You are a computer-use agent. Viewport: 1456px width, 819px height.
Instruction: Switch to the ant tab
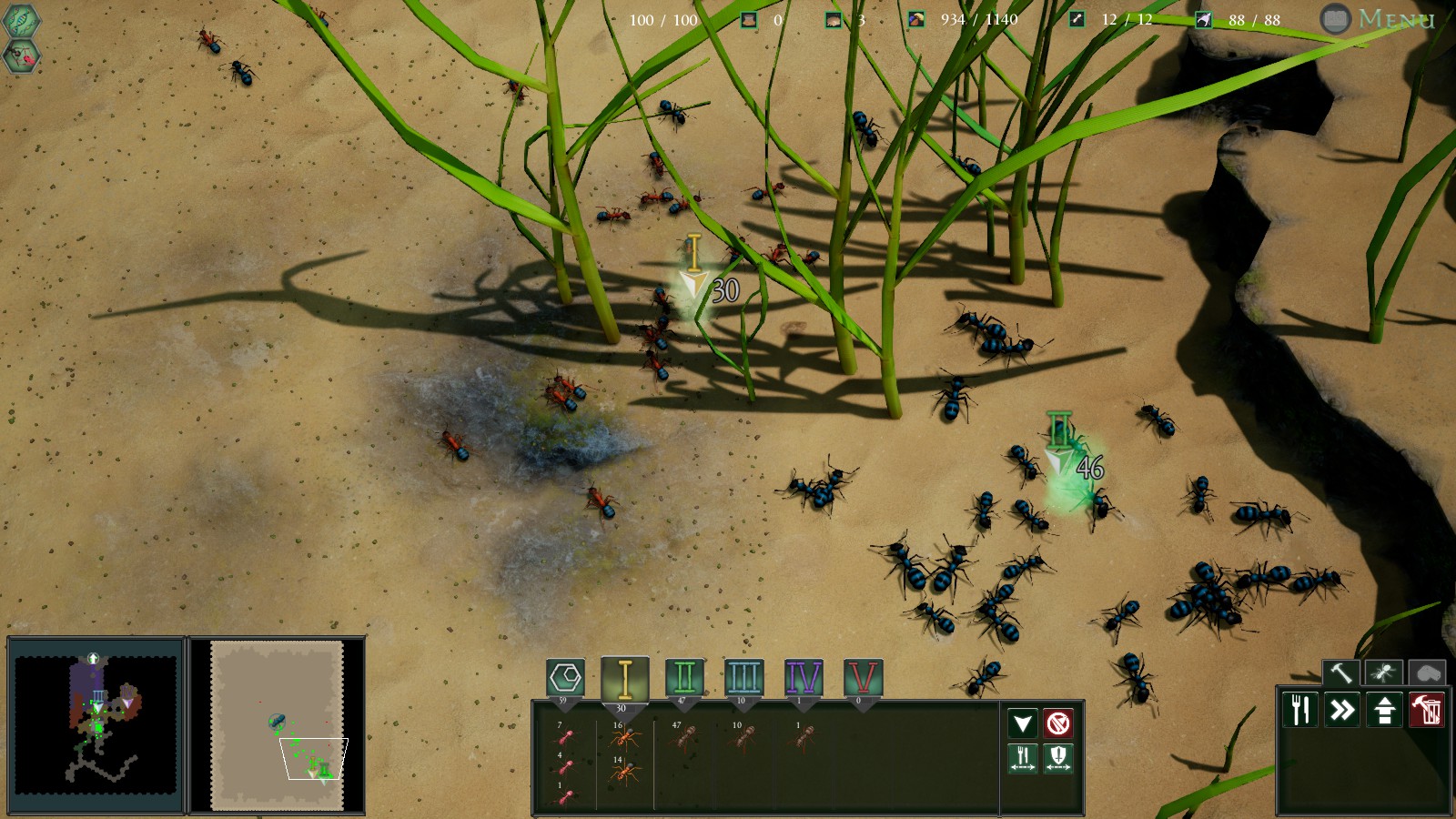coord(1383,673)
